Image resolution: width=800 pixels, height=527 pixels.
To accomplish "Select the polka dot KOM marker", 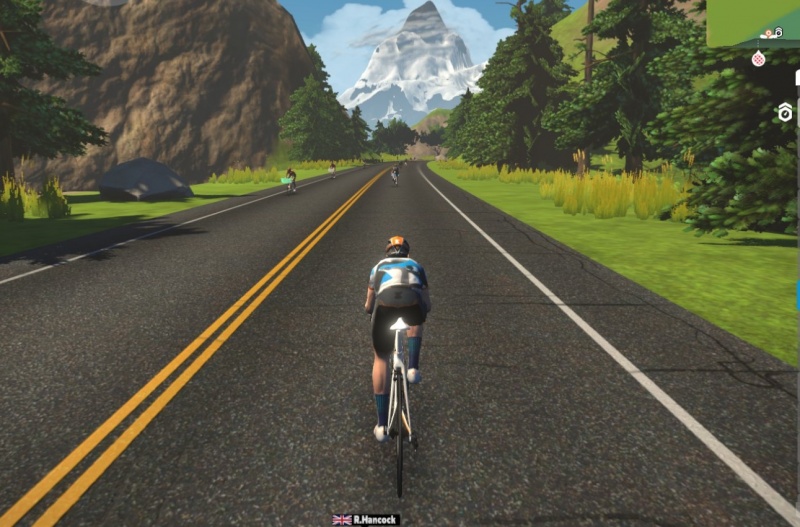I will 758,59.
